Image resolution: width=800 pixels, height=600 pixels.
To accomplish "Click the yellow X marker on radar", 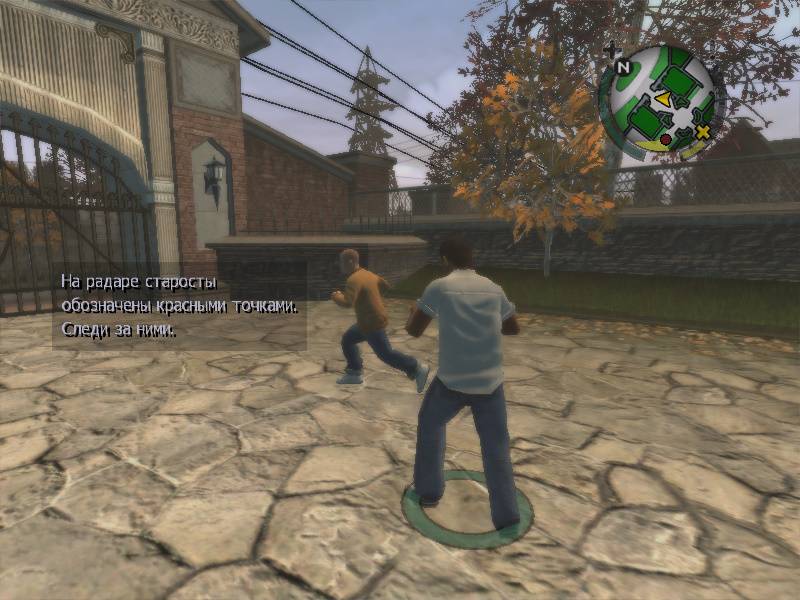I will coord(702,132).
